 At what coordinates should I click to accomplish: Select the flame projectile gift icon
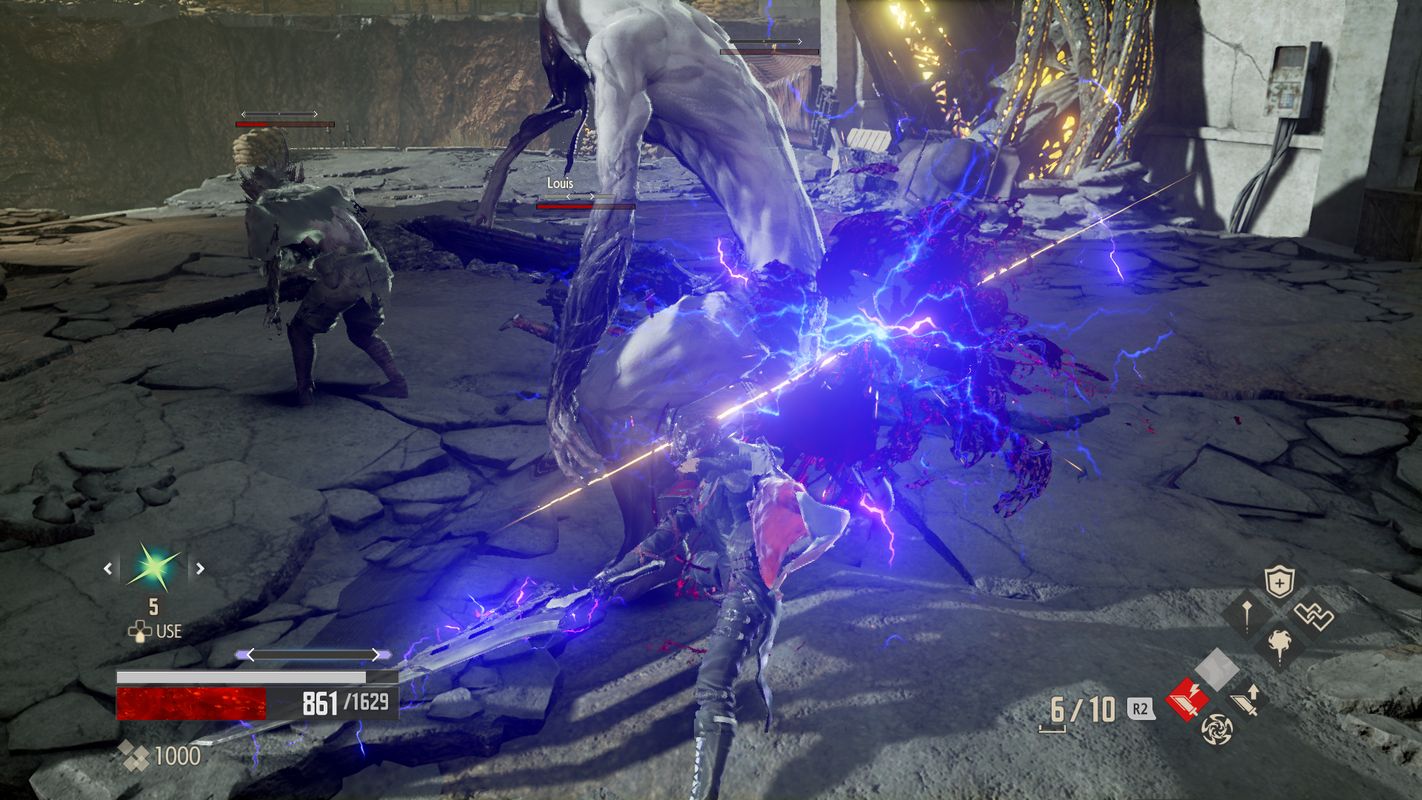pos(1279,643)
